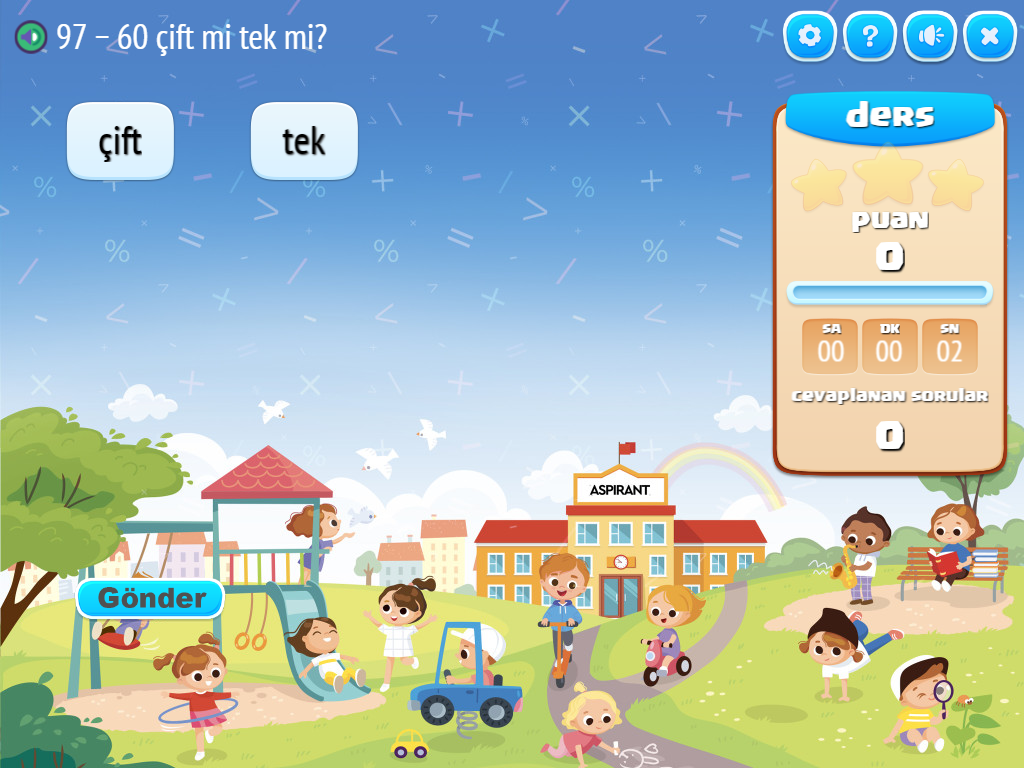Screen dimensions: 1024x768
Task: Toggle sound with the speaker button
Action: click(x=930, y=37)
